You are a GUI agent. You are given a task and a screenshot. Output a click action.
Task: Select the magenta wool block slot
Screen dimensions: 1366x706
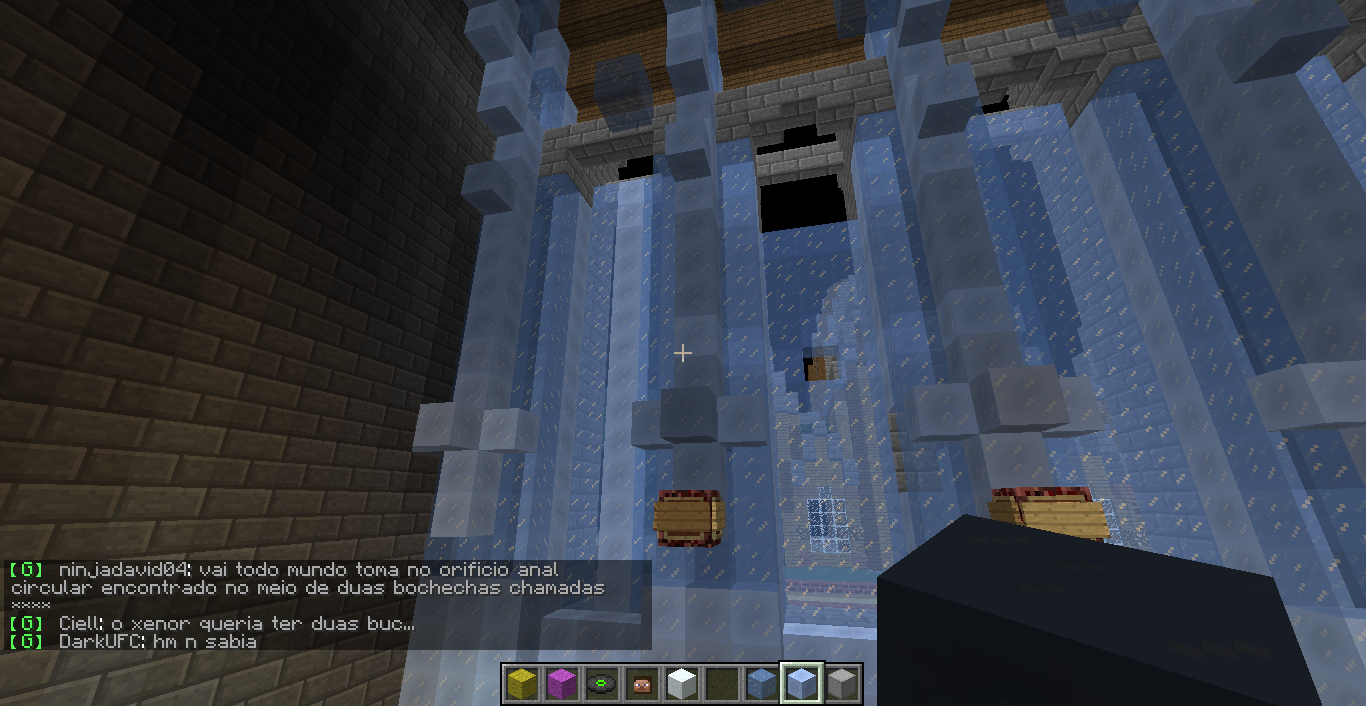coord(562,684)
